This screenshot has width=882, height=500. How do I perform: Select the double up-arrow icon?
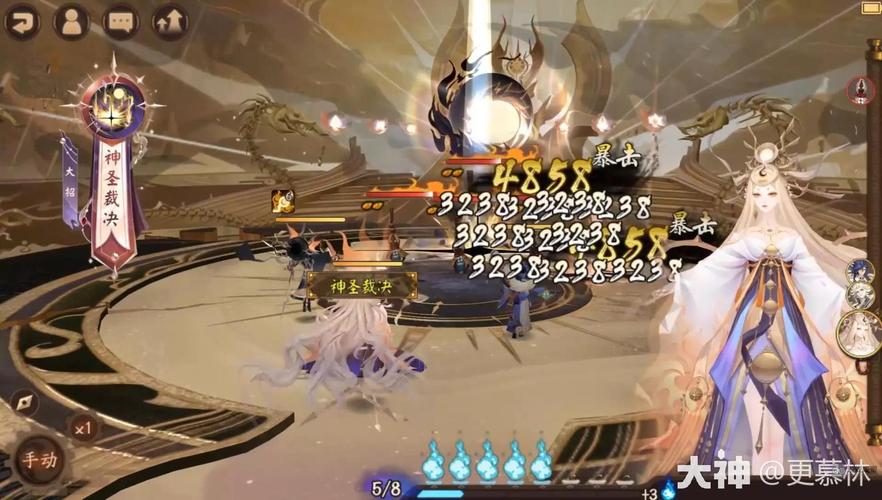click(170, 21)
